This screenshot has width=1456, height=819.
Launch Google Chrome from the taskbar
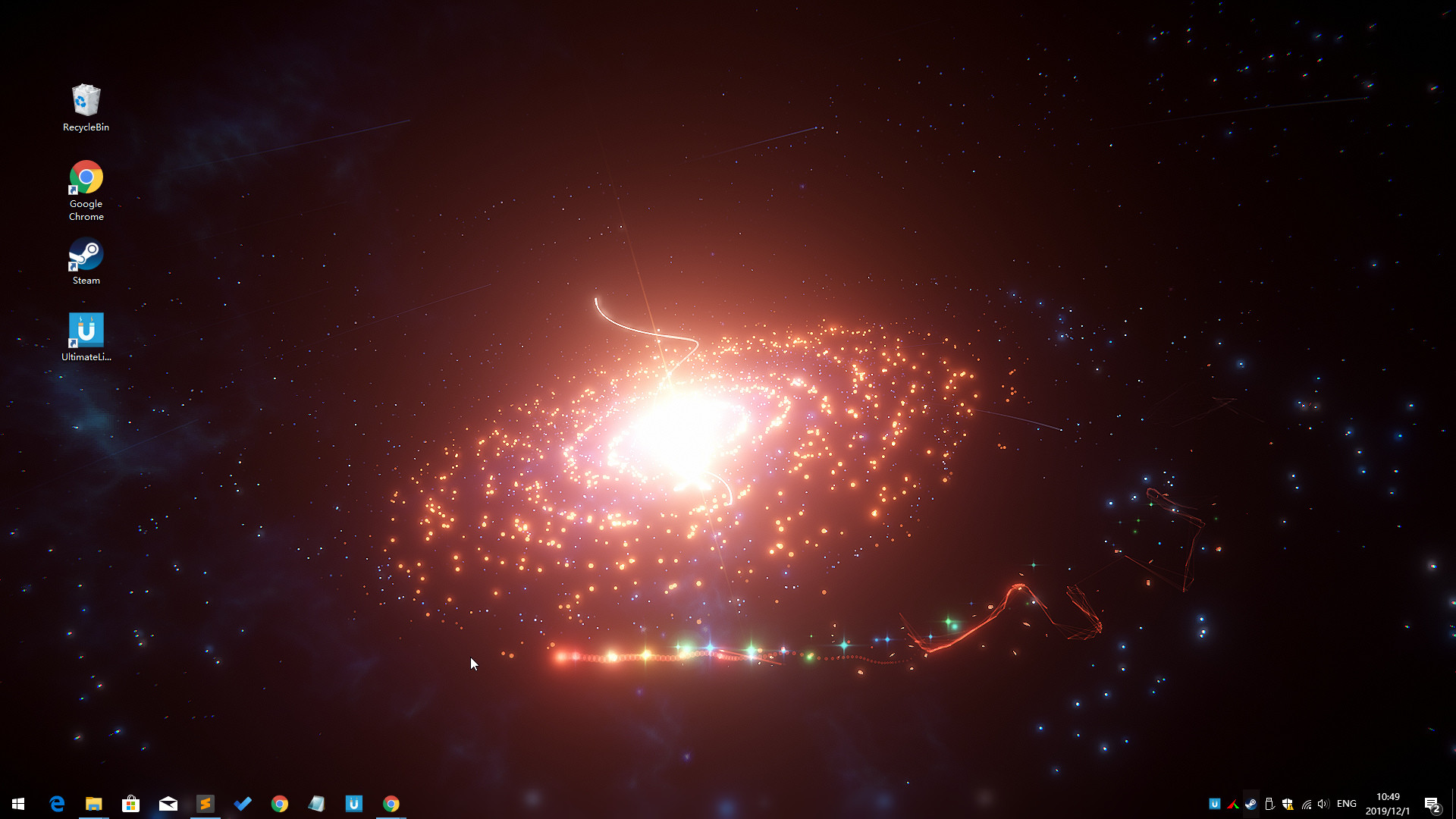(x=280, y=803)
